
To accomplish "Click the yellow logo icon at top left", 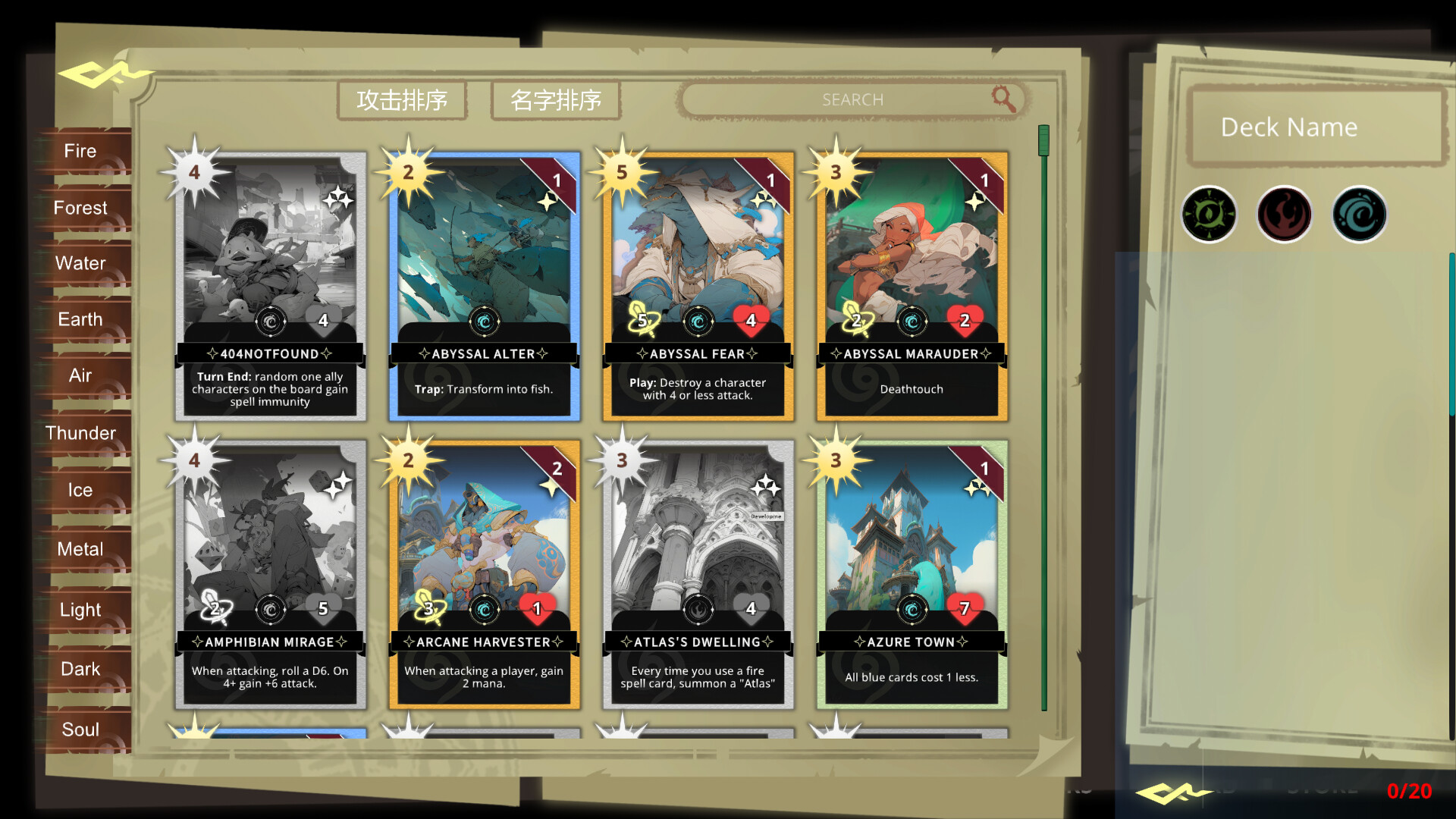I will point(106,74).
